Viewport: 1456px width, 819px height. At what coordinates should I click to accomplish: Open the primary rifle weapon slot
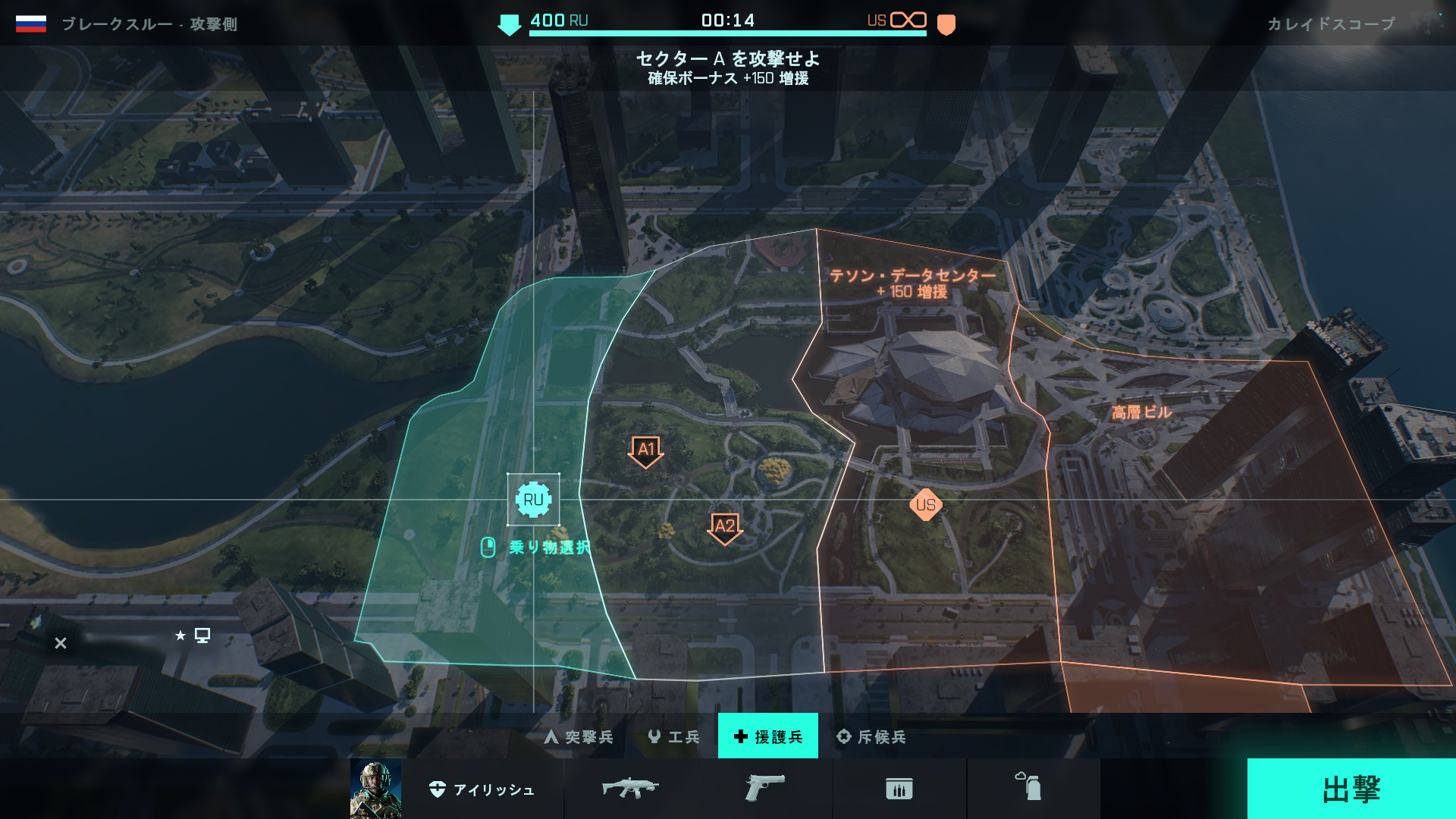[x=630, y=789]
